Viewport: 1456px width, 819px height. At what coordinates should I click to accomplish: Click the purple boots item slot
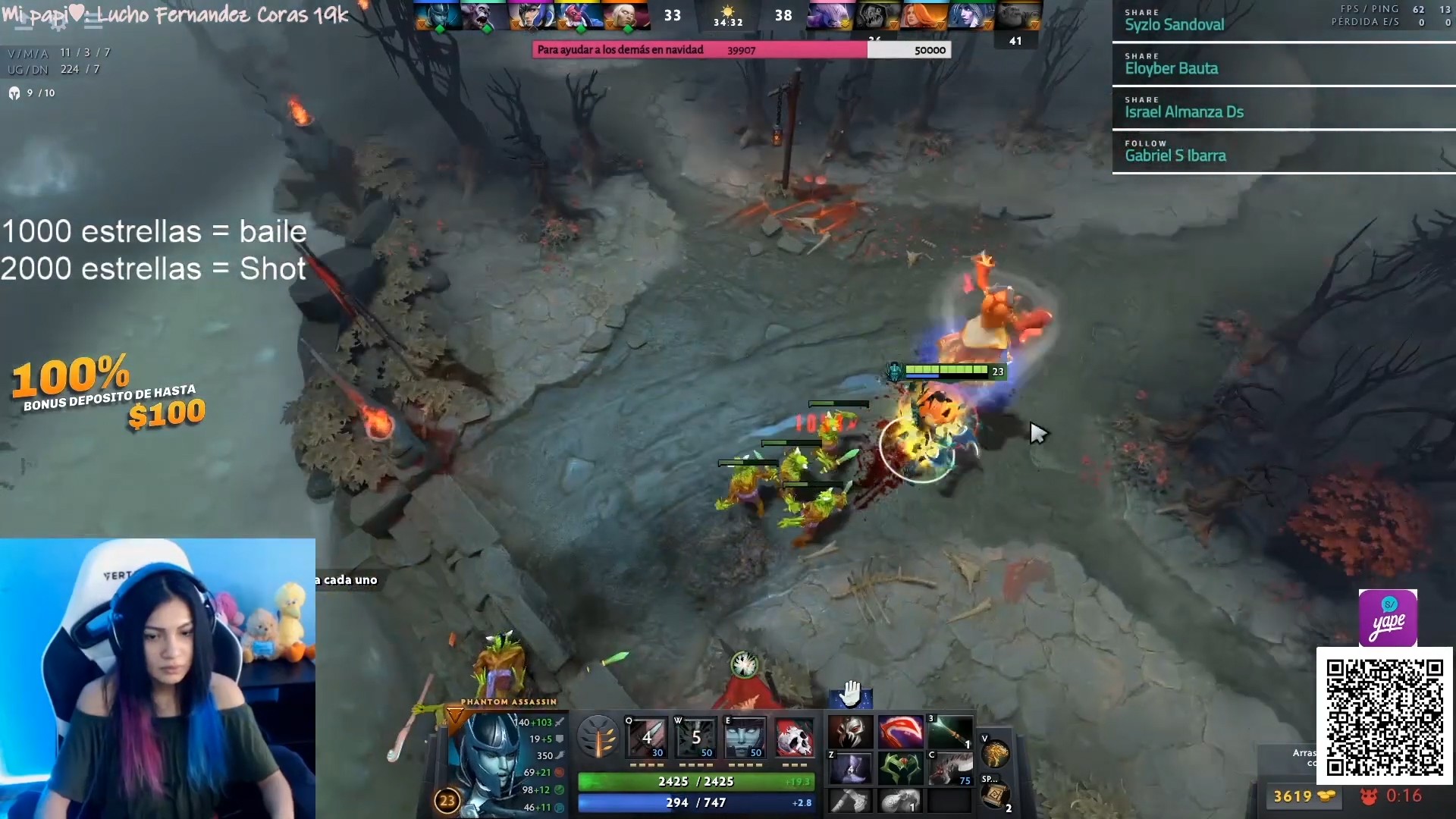850,768
